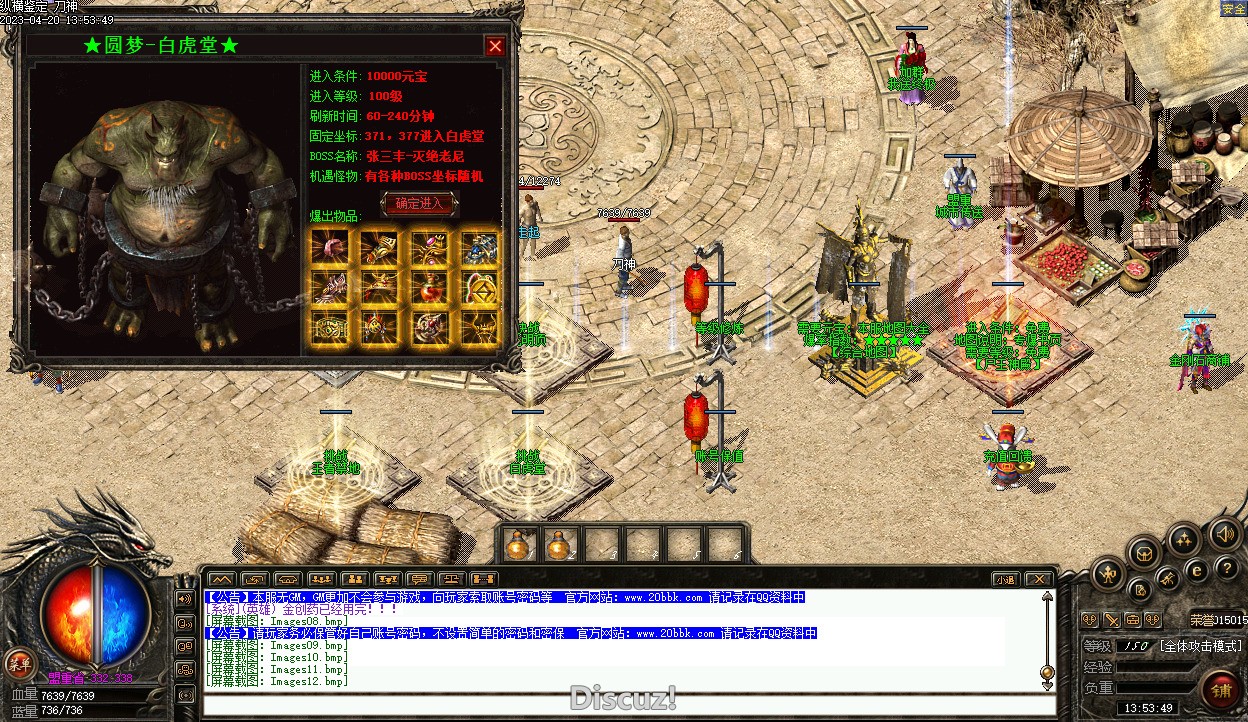Use the first gourd potion in the hotbar

pyautogui.click(x=518, y=545)
